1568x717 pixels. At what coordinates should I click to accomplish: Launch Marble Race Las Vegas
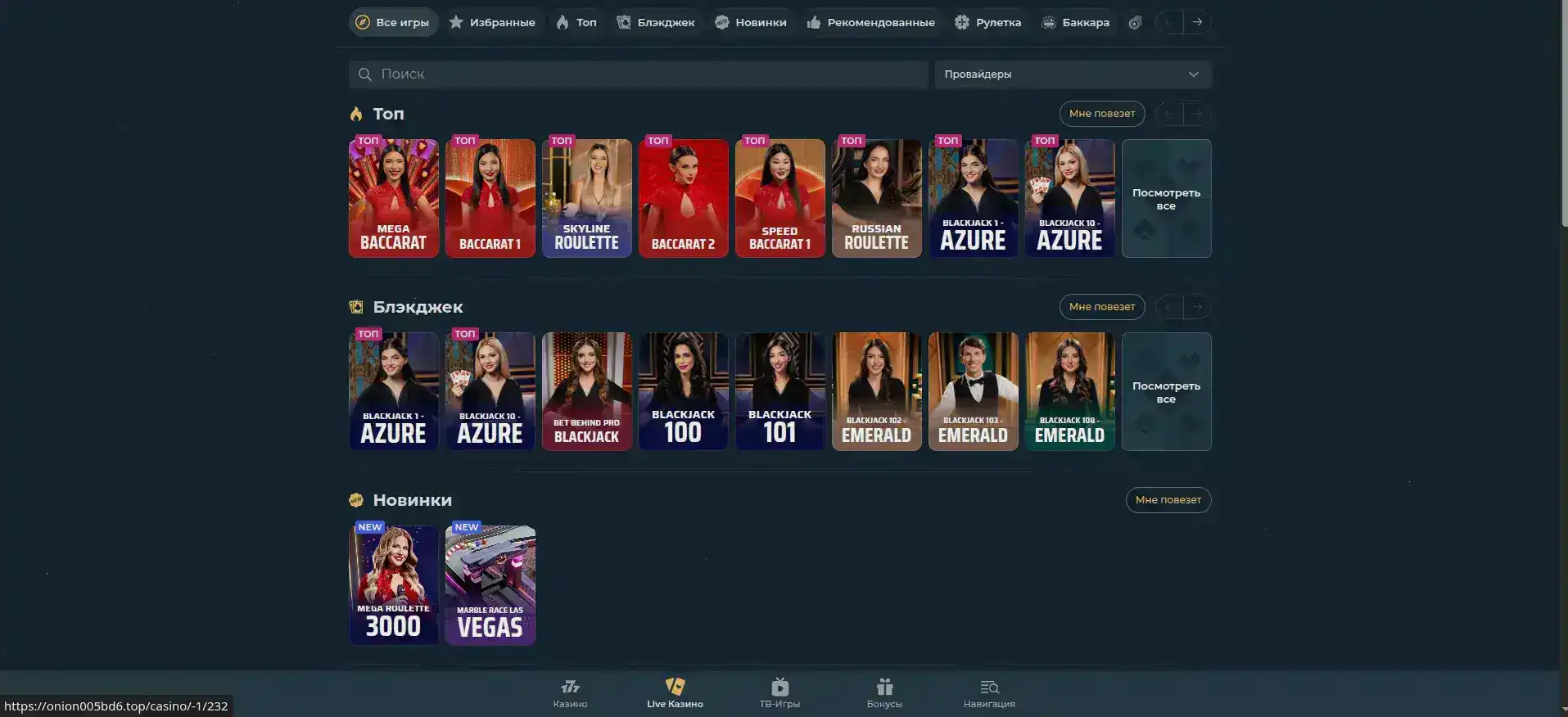point(490,584)
